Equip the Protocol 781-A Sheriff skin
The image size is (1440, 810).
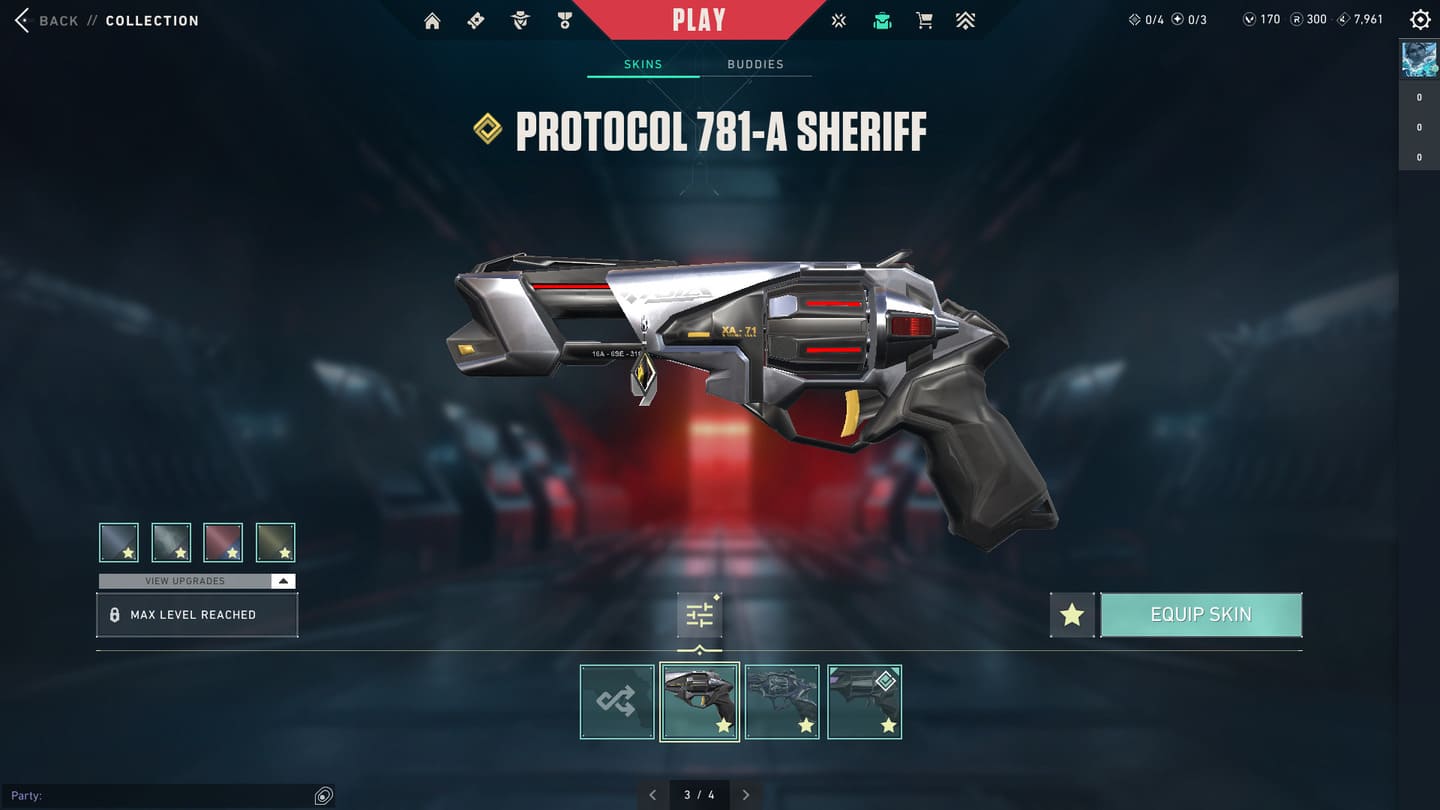pyautogui.click(x=1200, y=615)
